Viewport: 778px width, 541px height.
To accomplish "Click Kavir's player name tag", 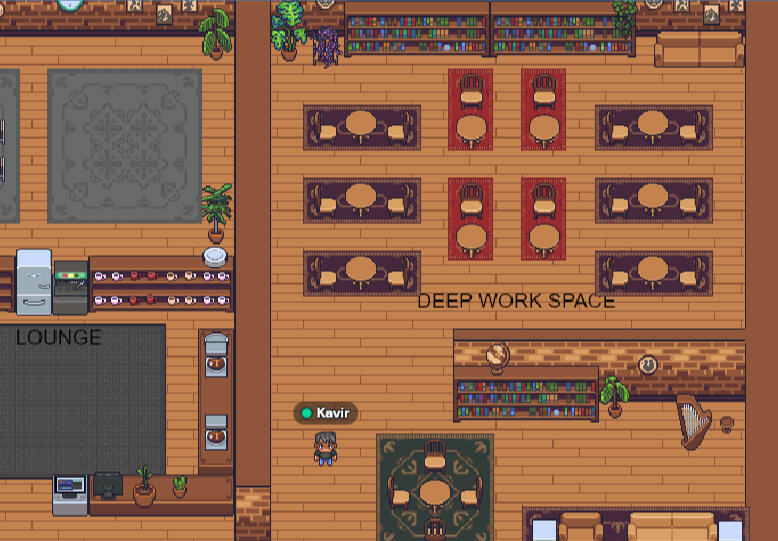I will point(326,413).
